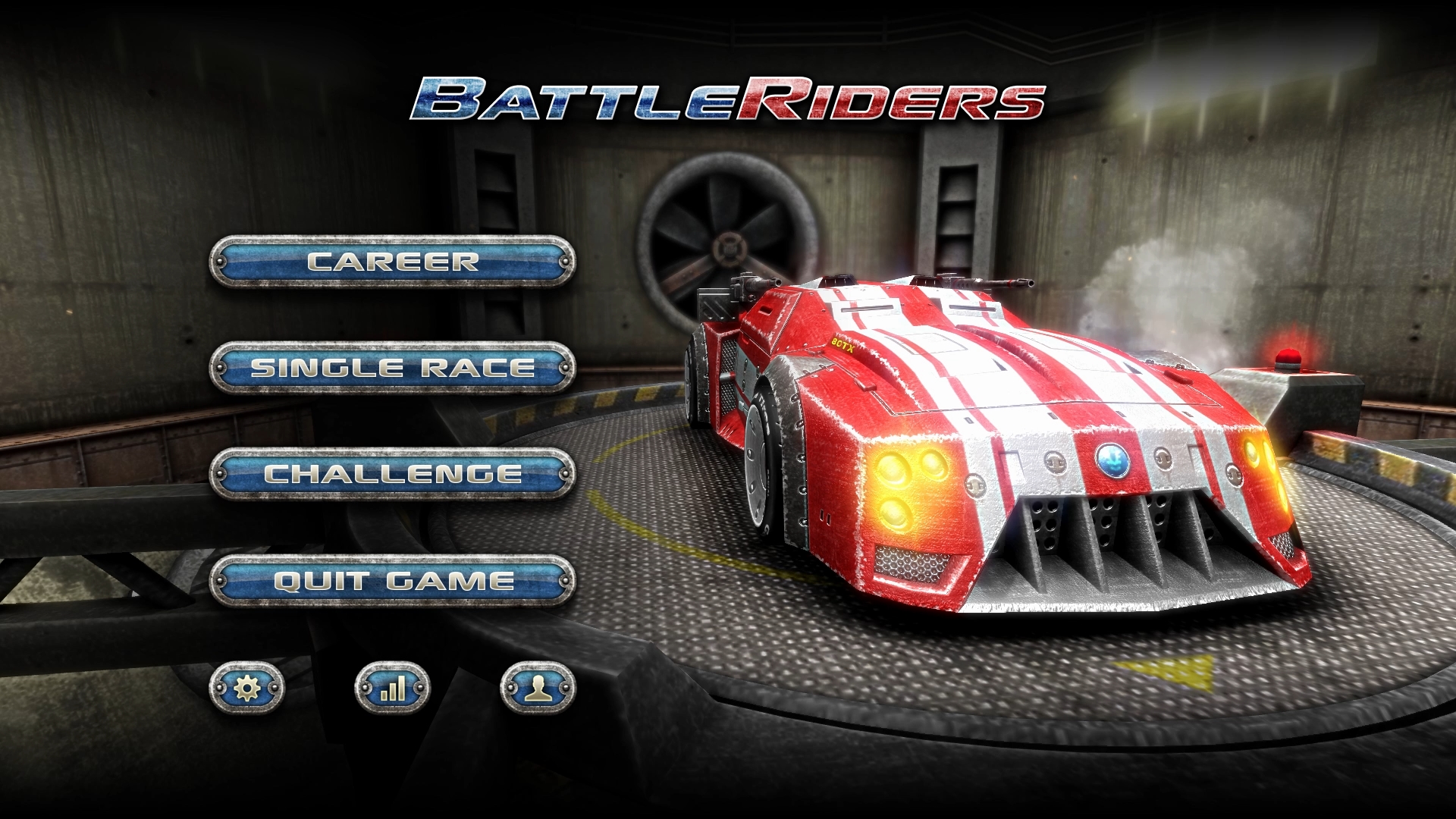This screenshot has width=1456, height=819.
Task: Click the Quit Game button
Action: click(x=392, y=581)
